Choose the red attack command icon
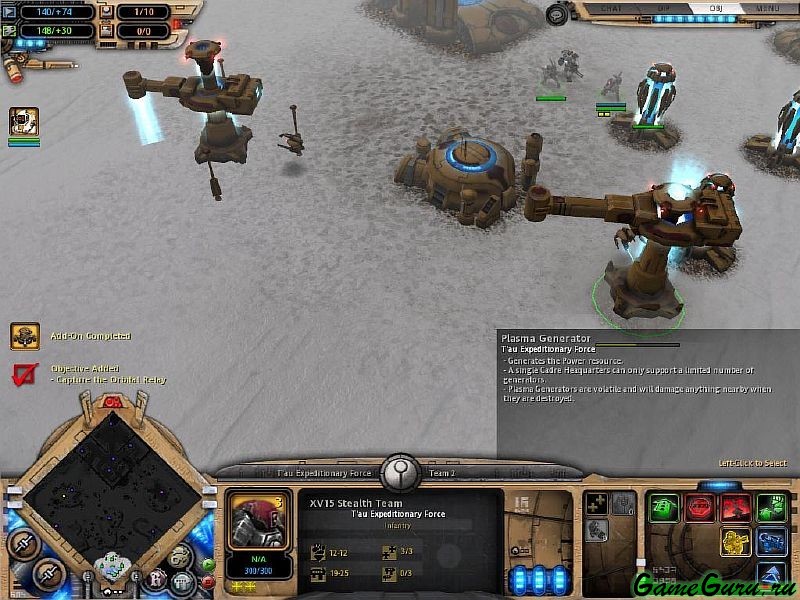800x600 pixels. point(735,508)
